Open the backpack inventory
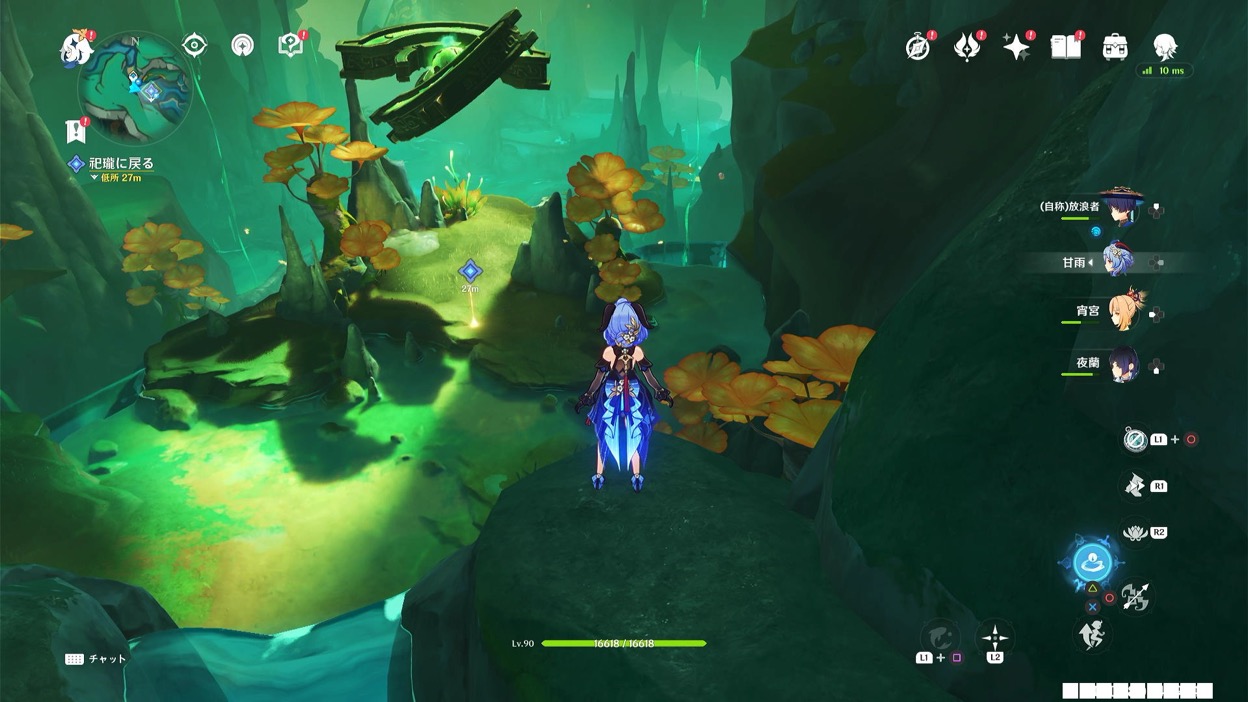 point(1115,47)
